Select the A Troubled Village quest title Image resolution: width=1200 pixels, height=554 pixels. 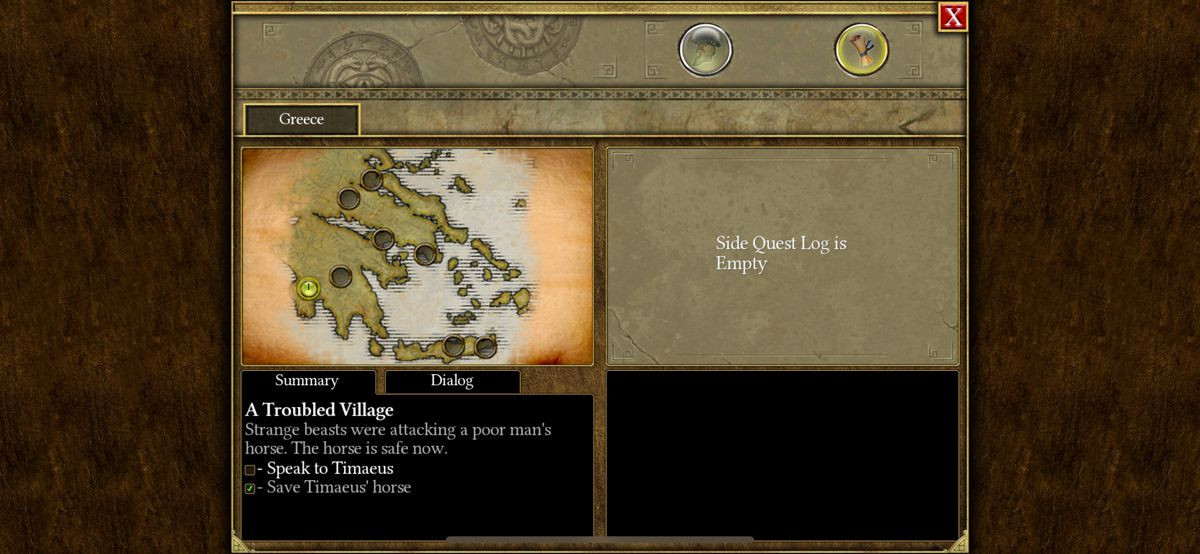pos(319,410)
